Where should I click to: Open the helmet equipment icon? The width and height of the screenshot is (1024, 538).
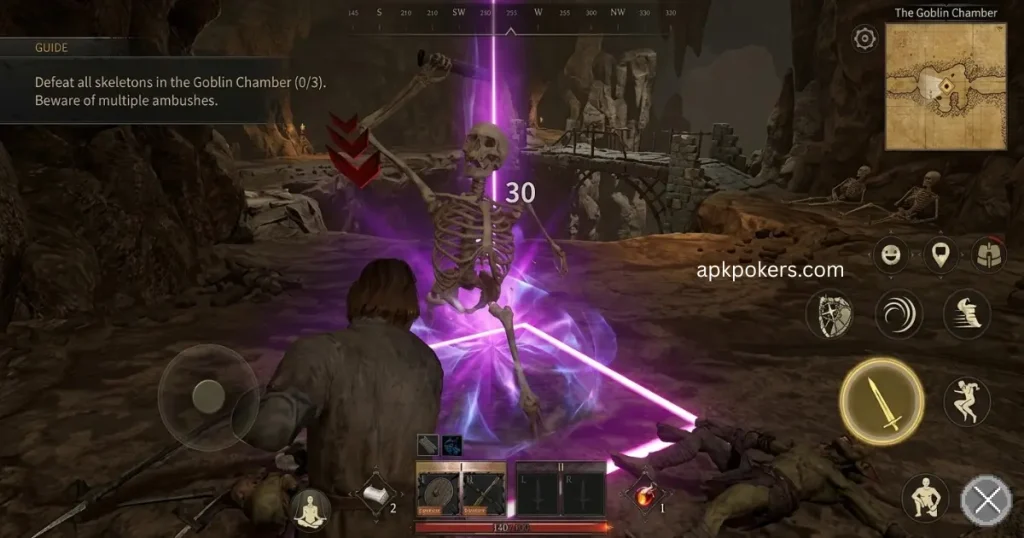[989, 255]
